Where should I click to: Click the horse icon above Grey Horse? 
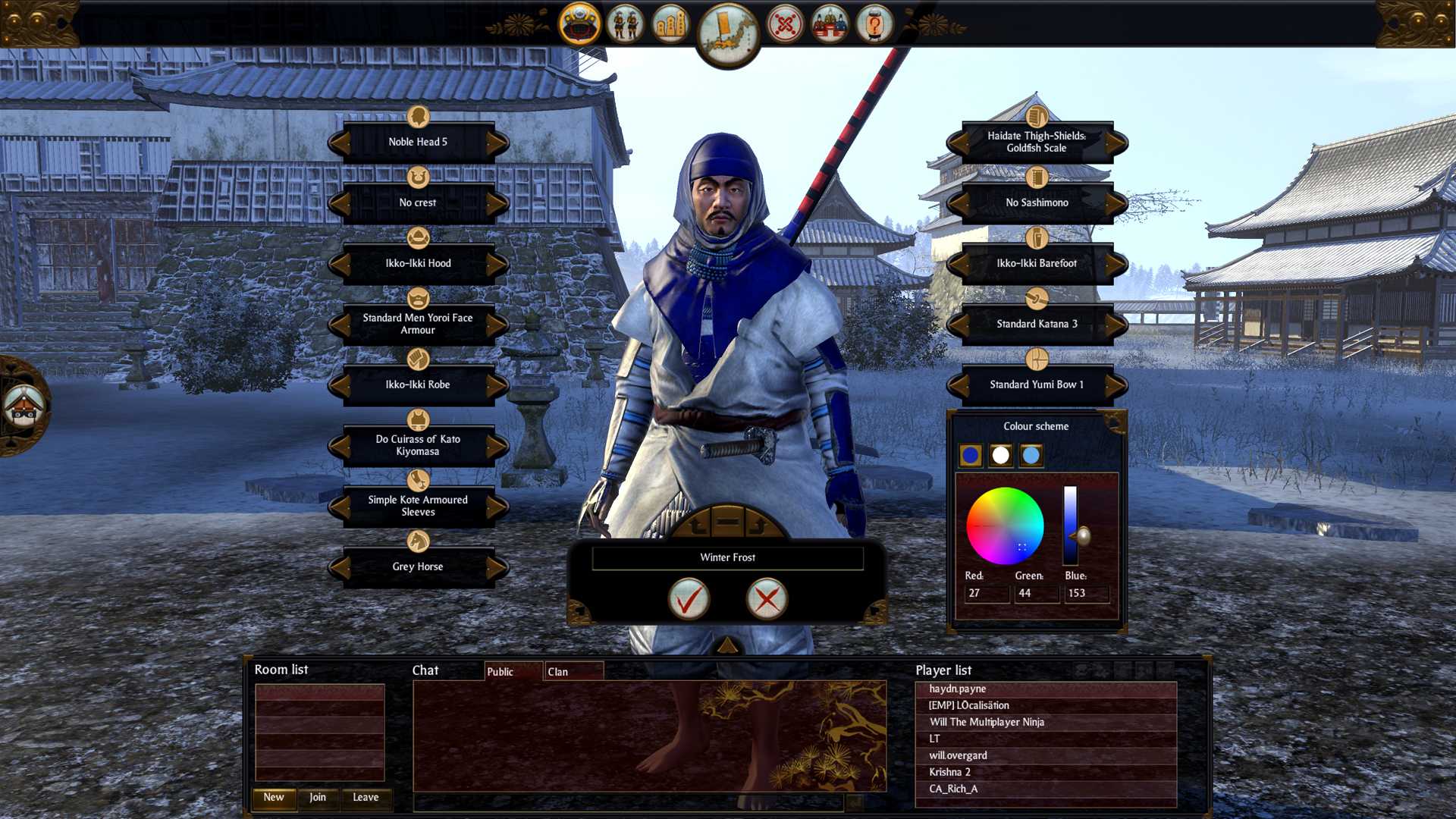pyautogui.click(x=417, y=541)
